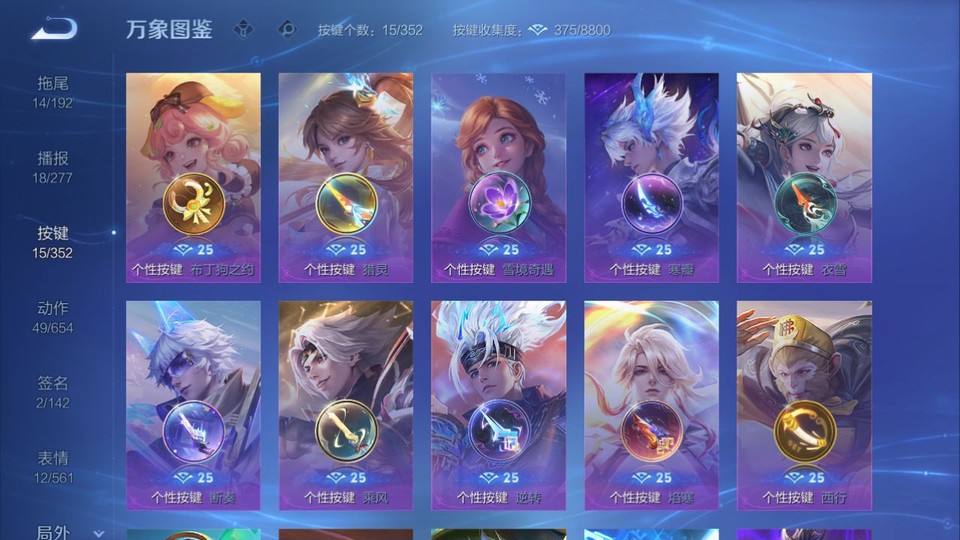Choose the 猎灵 button skin card
Image resolution: width=960 pixels, height=540 pixels.
(346, 177)
